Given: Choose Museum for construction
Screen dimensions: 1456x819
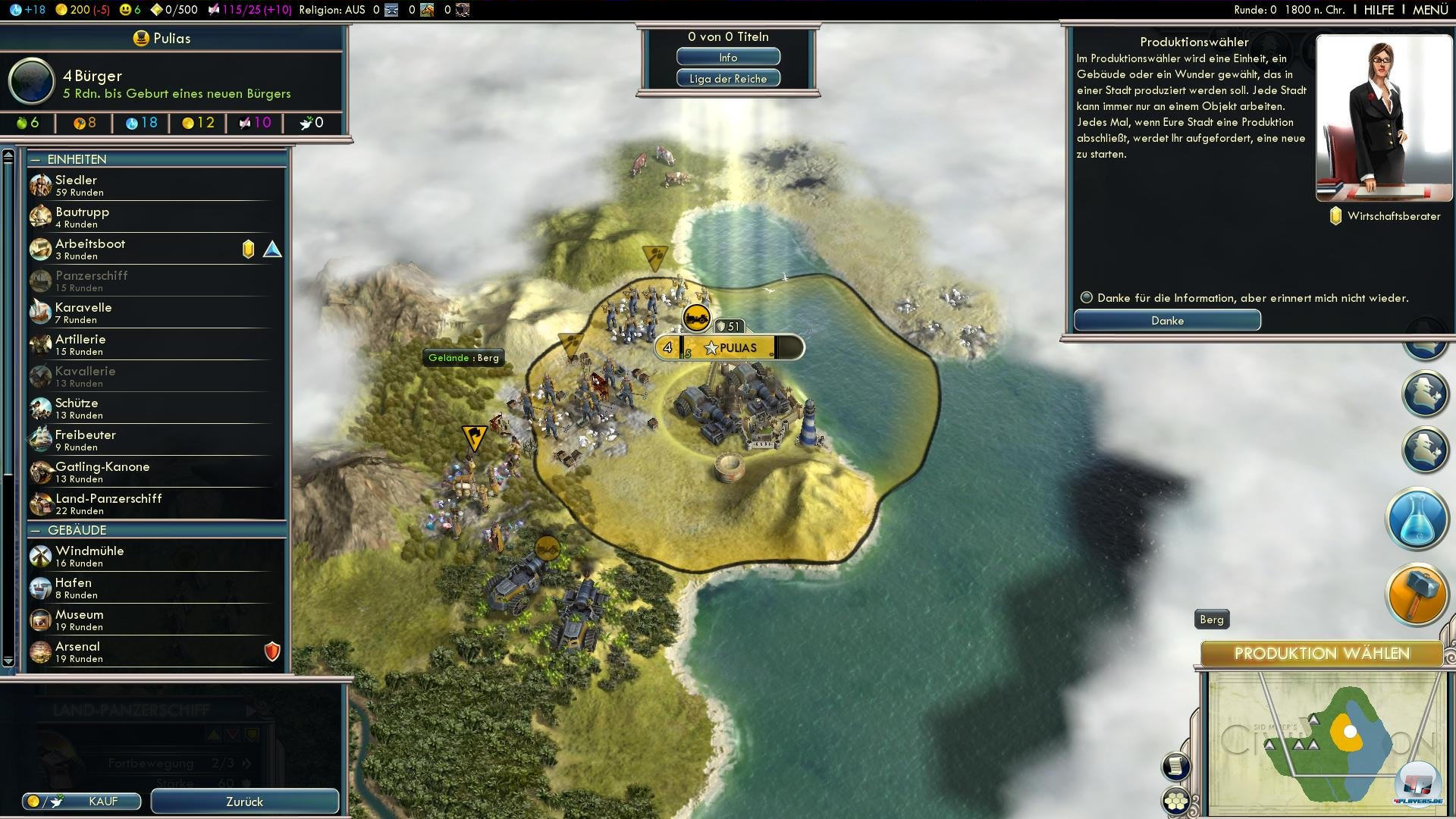Looking at the screenshot, I should pos(152,620).
